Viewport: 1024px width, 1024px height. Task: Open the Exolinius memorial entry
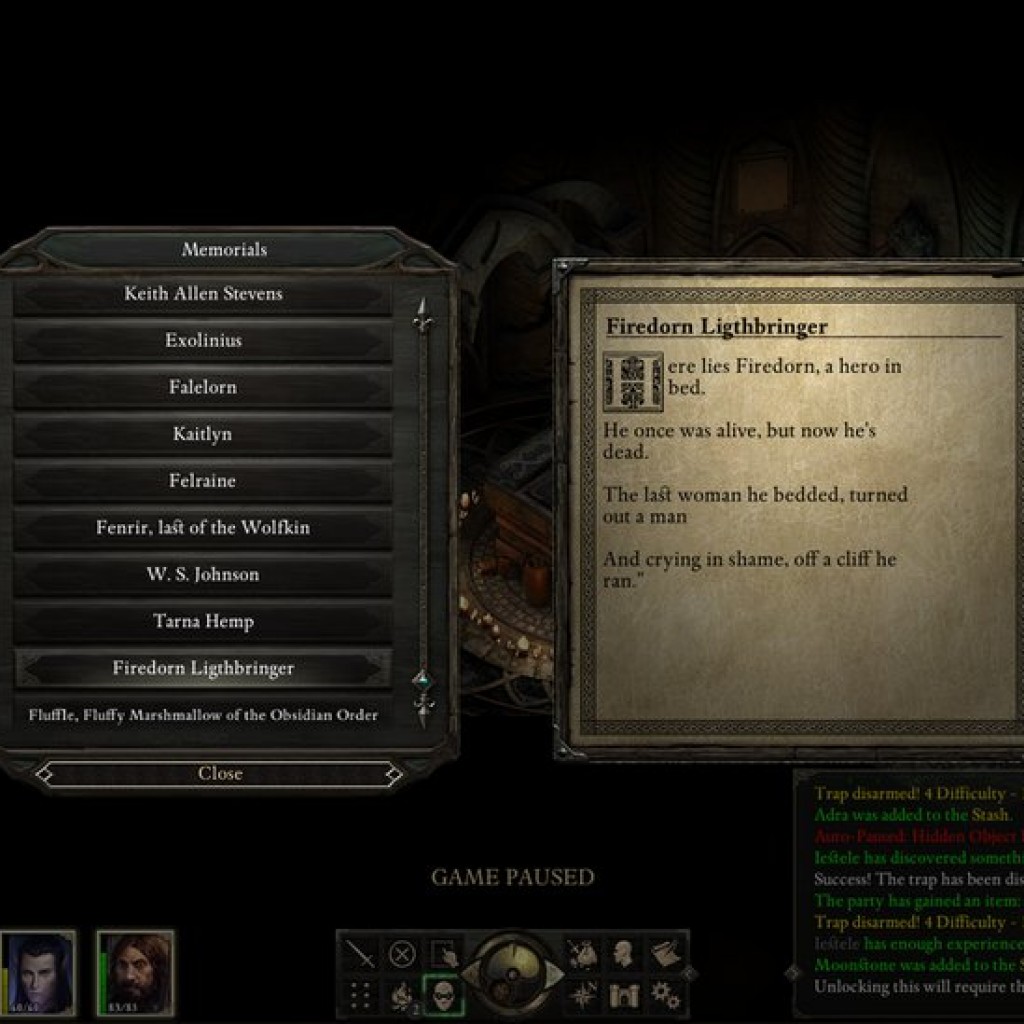tap(203, 341)
